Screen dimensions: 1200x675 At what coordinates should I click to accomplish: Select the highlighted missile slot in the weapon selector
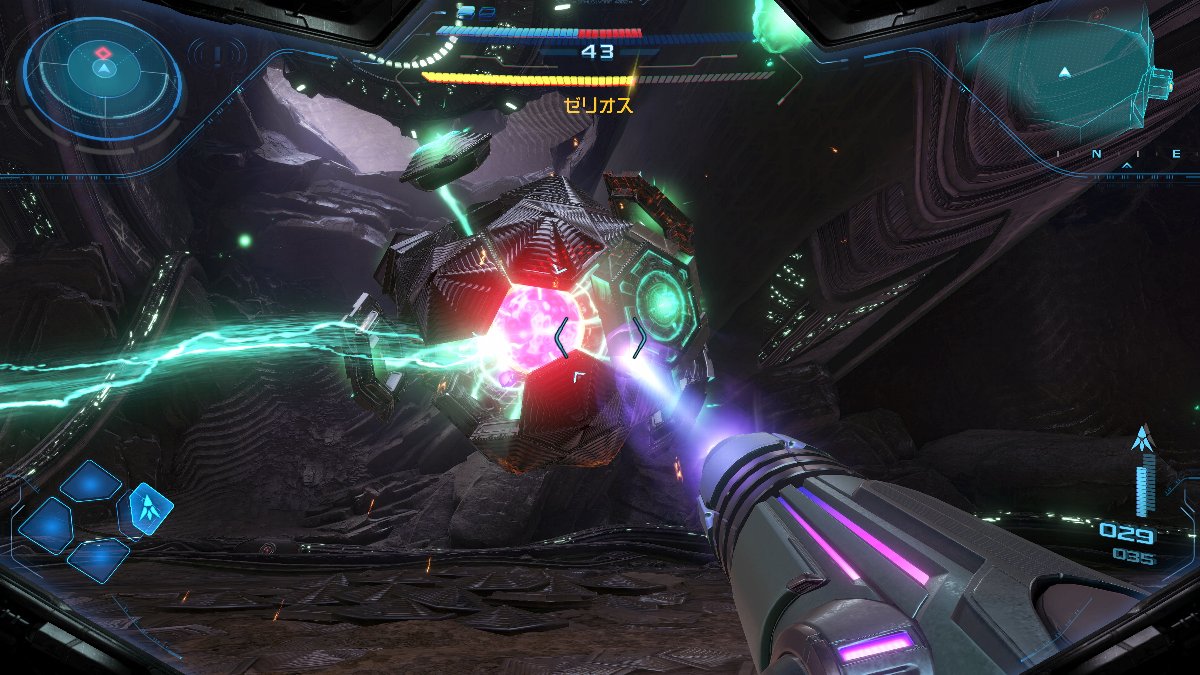(146, 510)
